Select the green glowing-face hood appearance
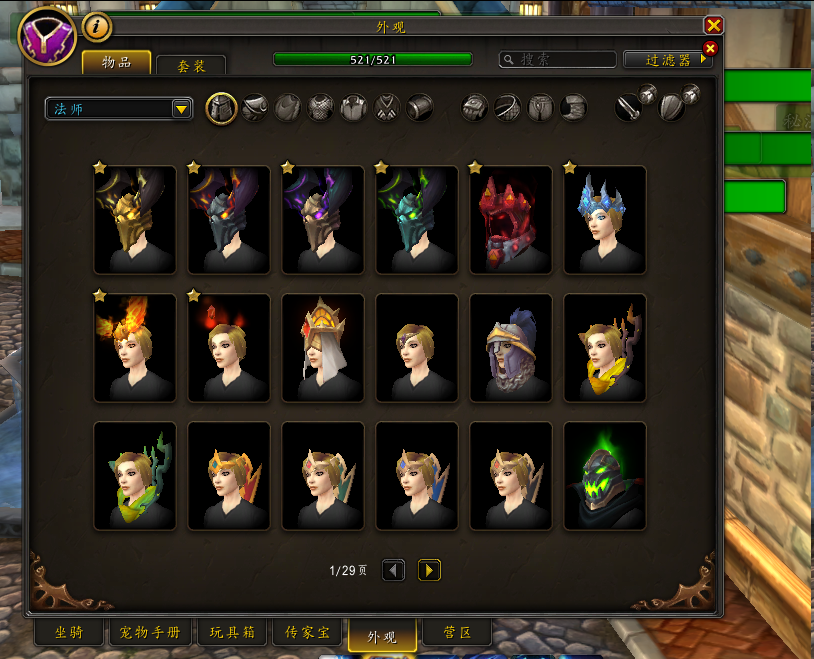The height and width of the screenshot is (659, 814). pyautogui.click(x=605, y=476)
